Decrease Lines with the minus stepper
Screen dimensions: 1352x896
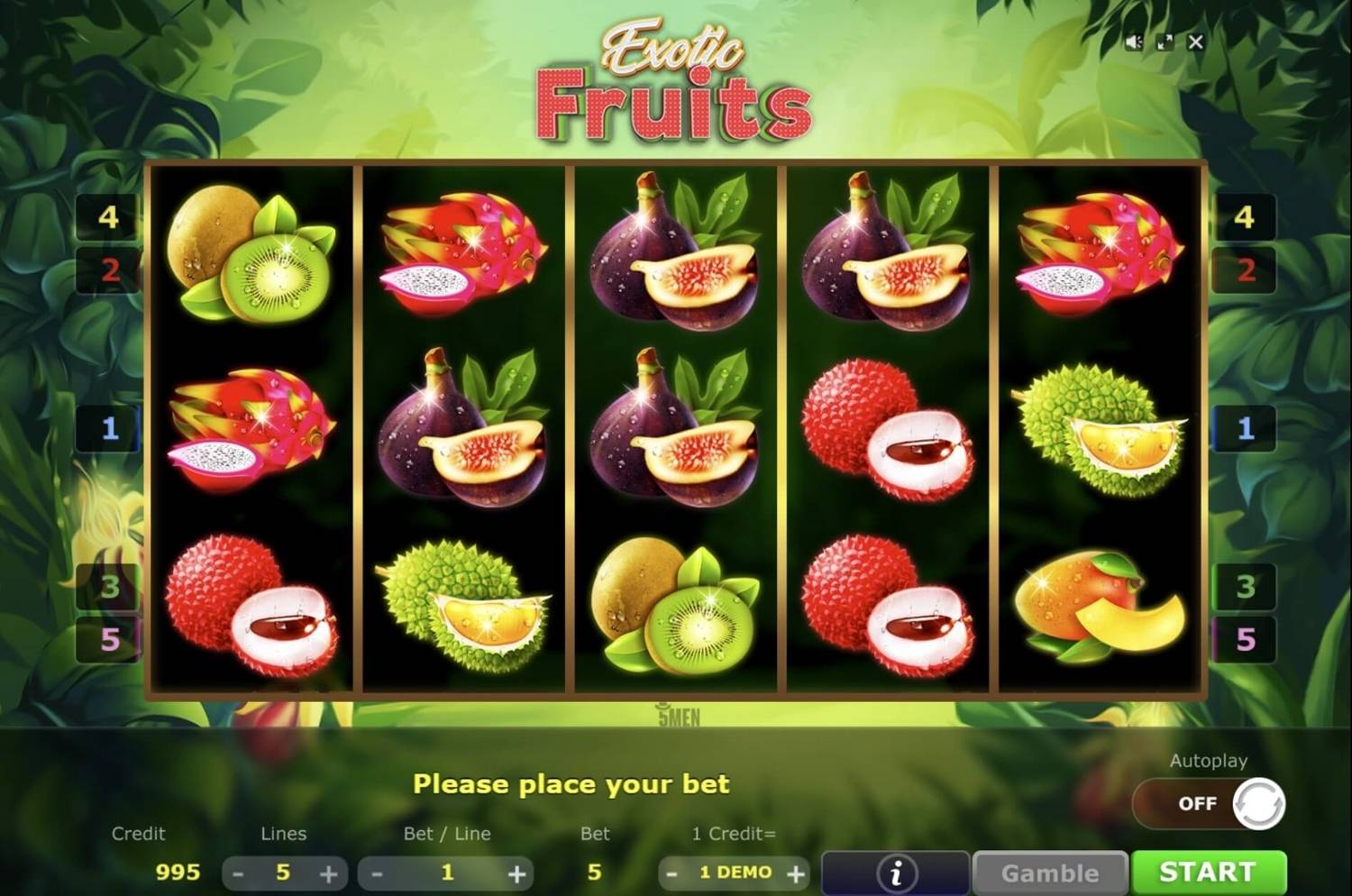(239, 873)
